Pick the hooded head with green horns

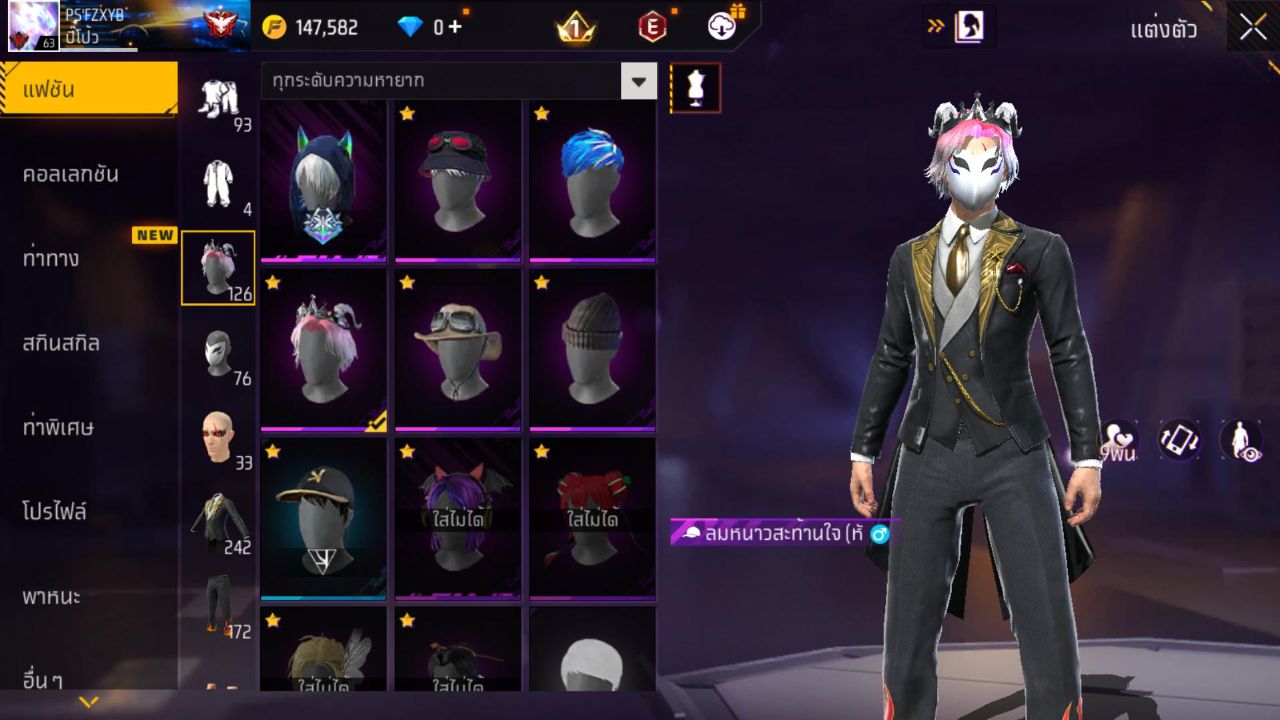point(323,181)
